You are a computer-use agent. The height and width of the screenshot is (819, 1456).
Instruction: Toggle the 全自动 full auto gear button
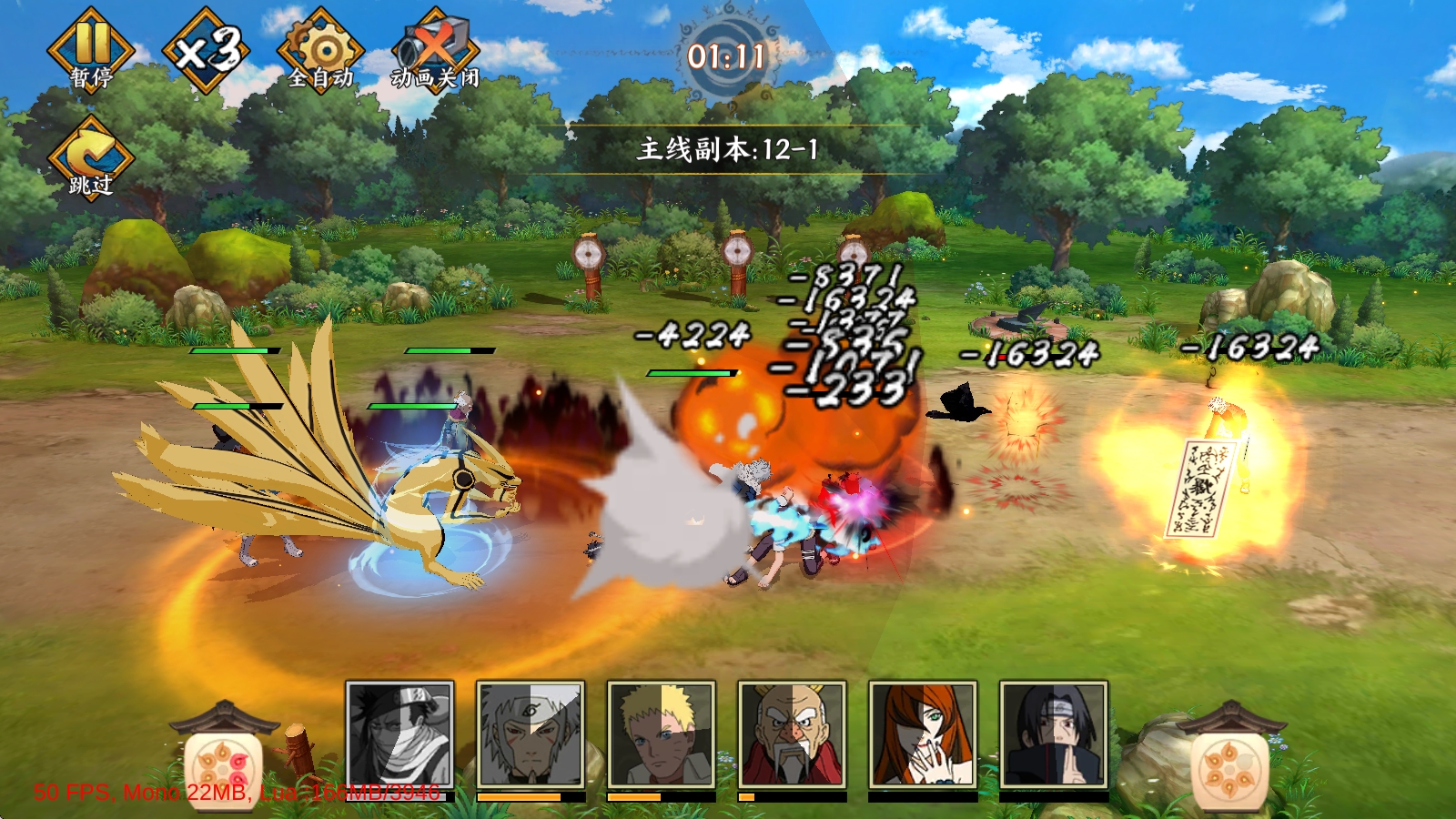320,52
